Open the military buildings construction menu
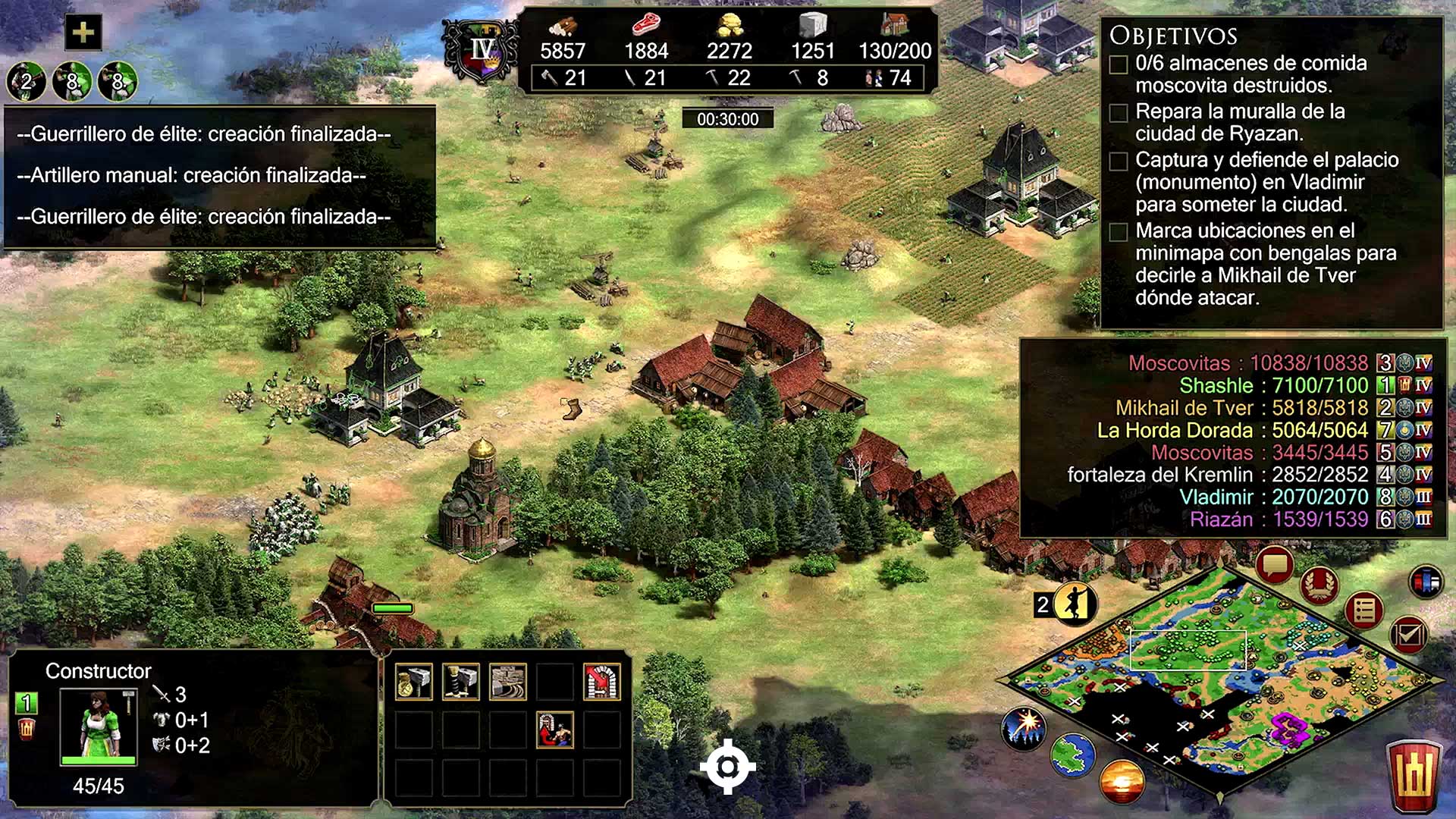Screen dimensions: 1456x819 [x=461, y=682]
